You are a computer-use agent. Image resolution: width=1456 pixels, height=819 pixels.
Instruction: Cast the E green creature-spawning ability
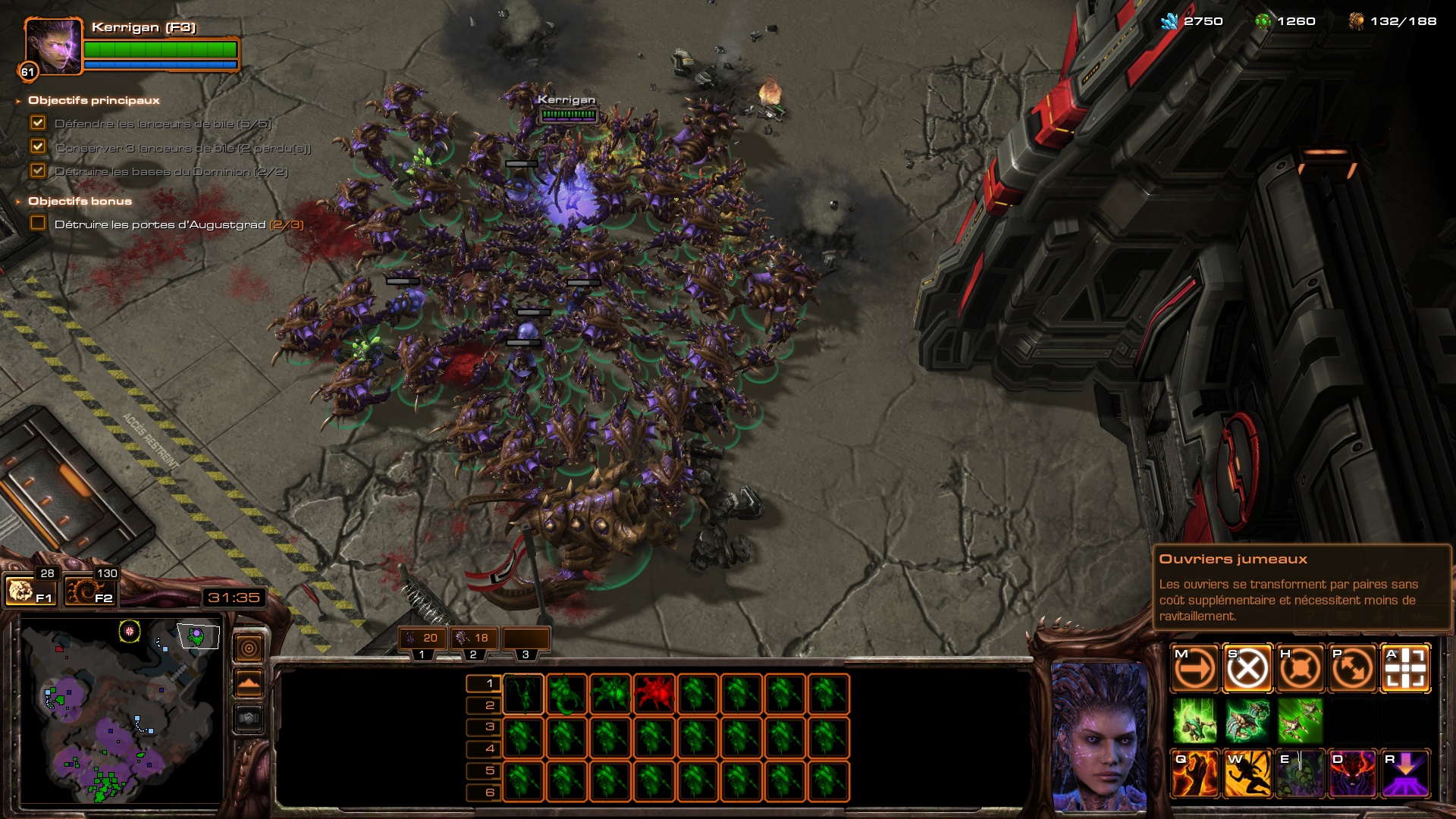(1301, 773)
